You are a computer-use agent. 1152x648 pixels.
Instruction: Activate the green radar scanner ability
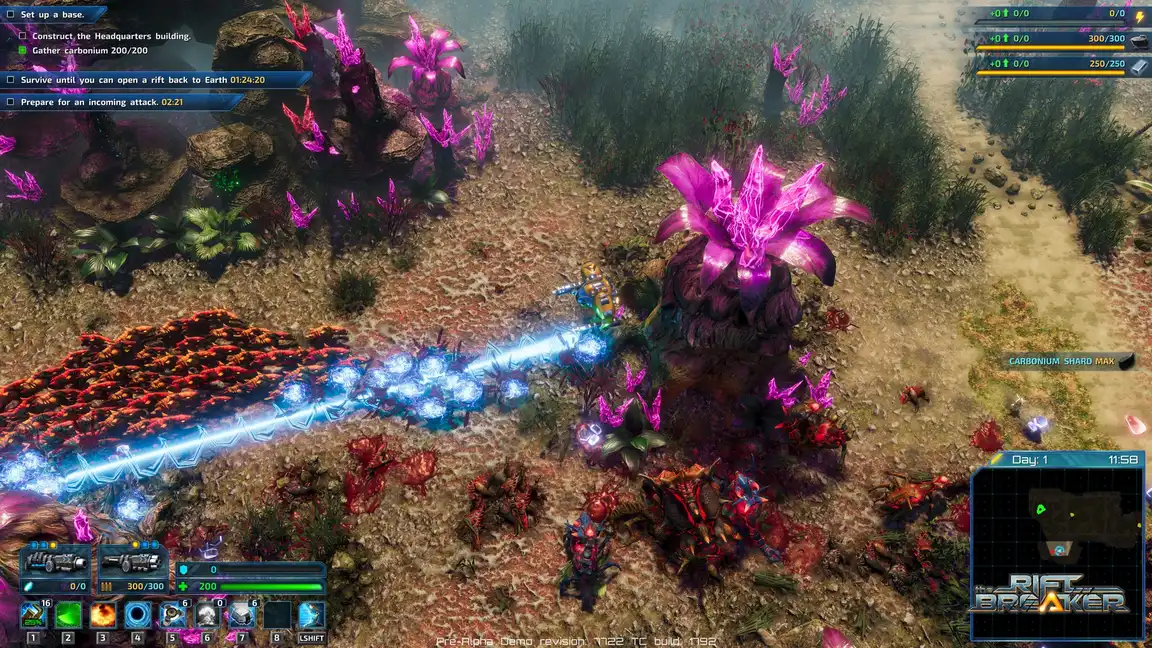click(68, 614)
